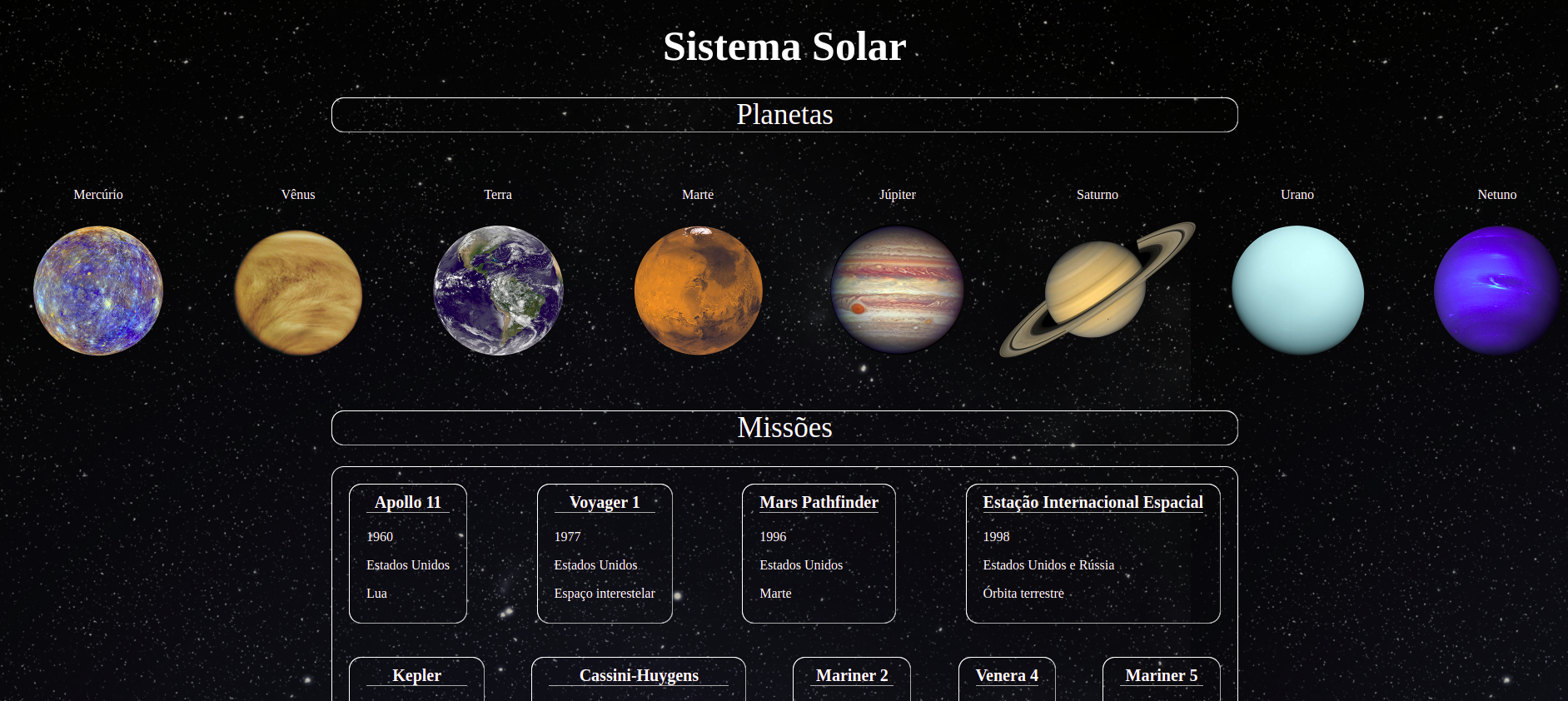The width and height of the screenshot is (1568, 701).
Task: Select the Terra planet image
Action: 497,290
